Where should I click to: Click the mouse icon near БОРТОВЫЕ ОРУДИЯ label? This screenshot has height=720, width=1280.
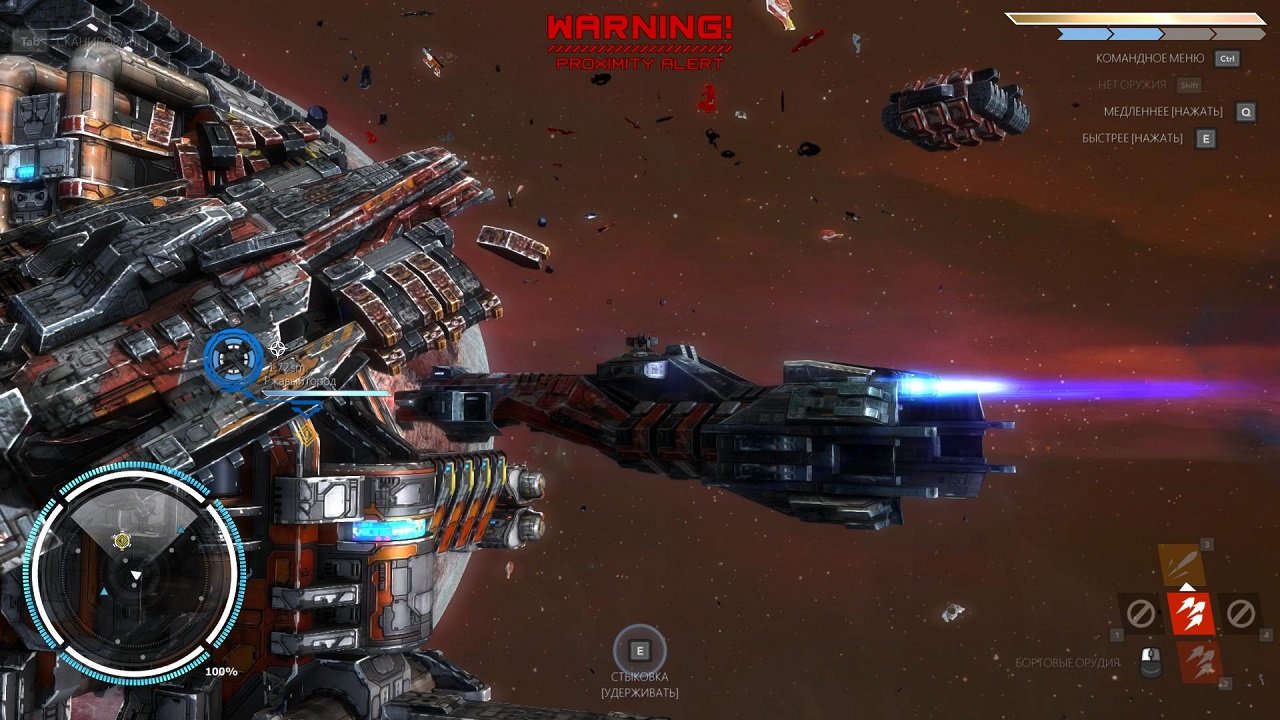(1150, 663)
